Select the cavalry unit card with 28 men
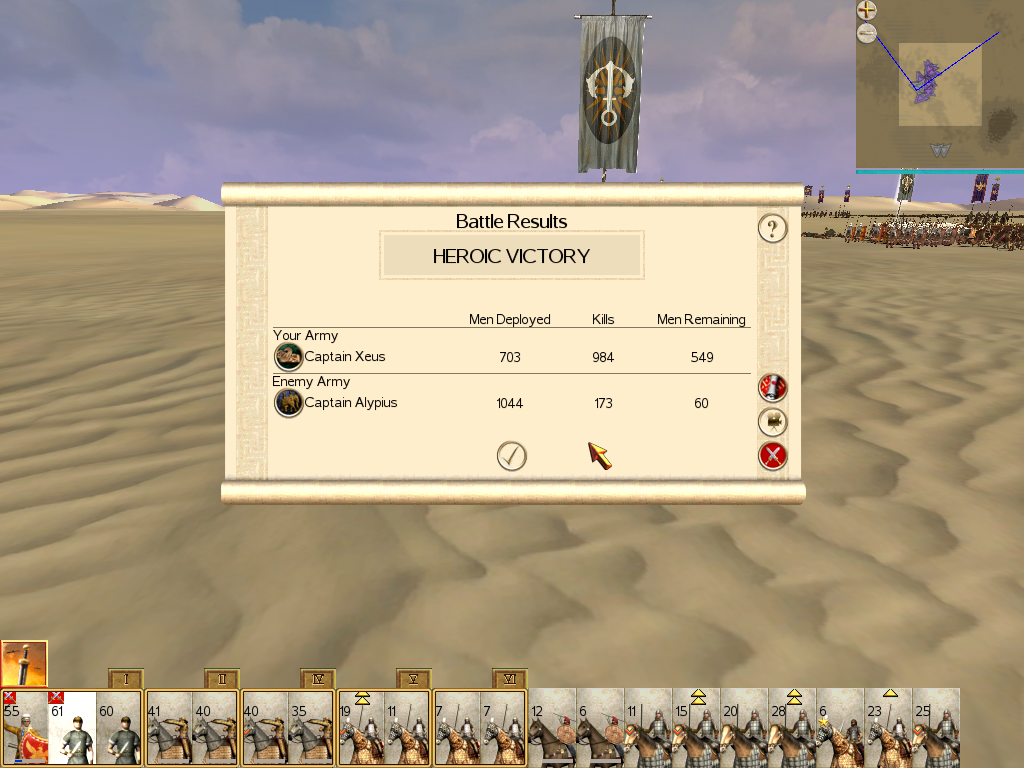Viewport: 1024px width, 768px height. [x=792, y=728]
